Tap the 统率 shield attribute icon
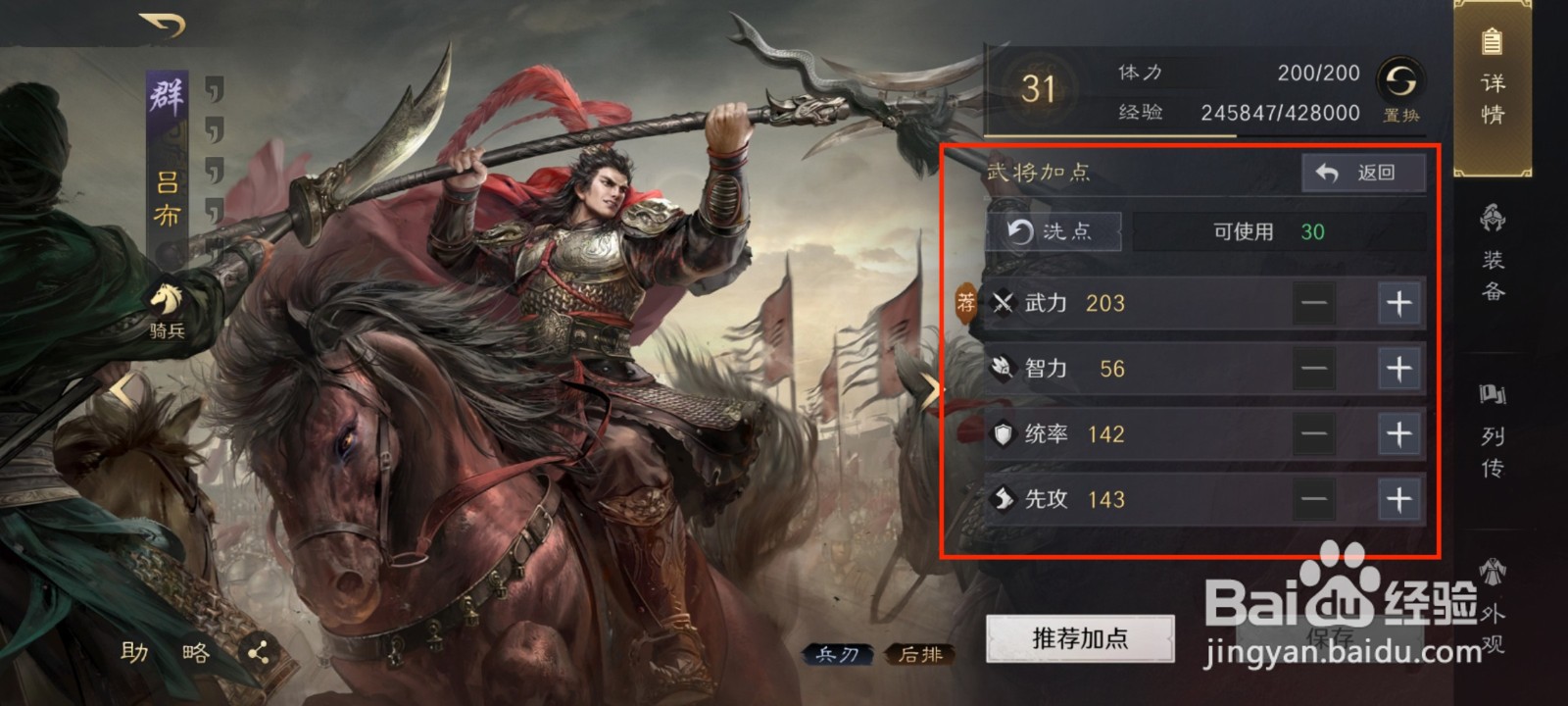1568x706 pixels. point(1005,434)
